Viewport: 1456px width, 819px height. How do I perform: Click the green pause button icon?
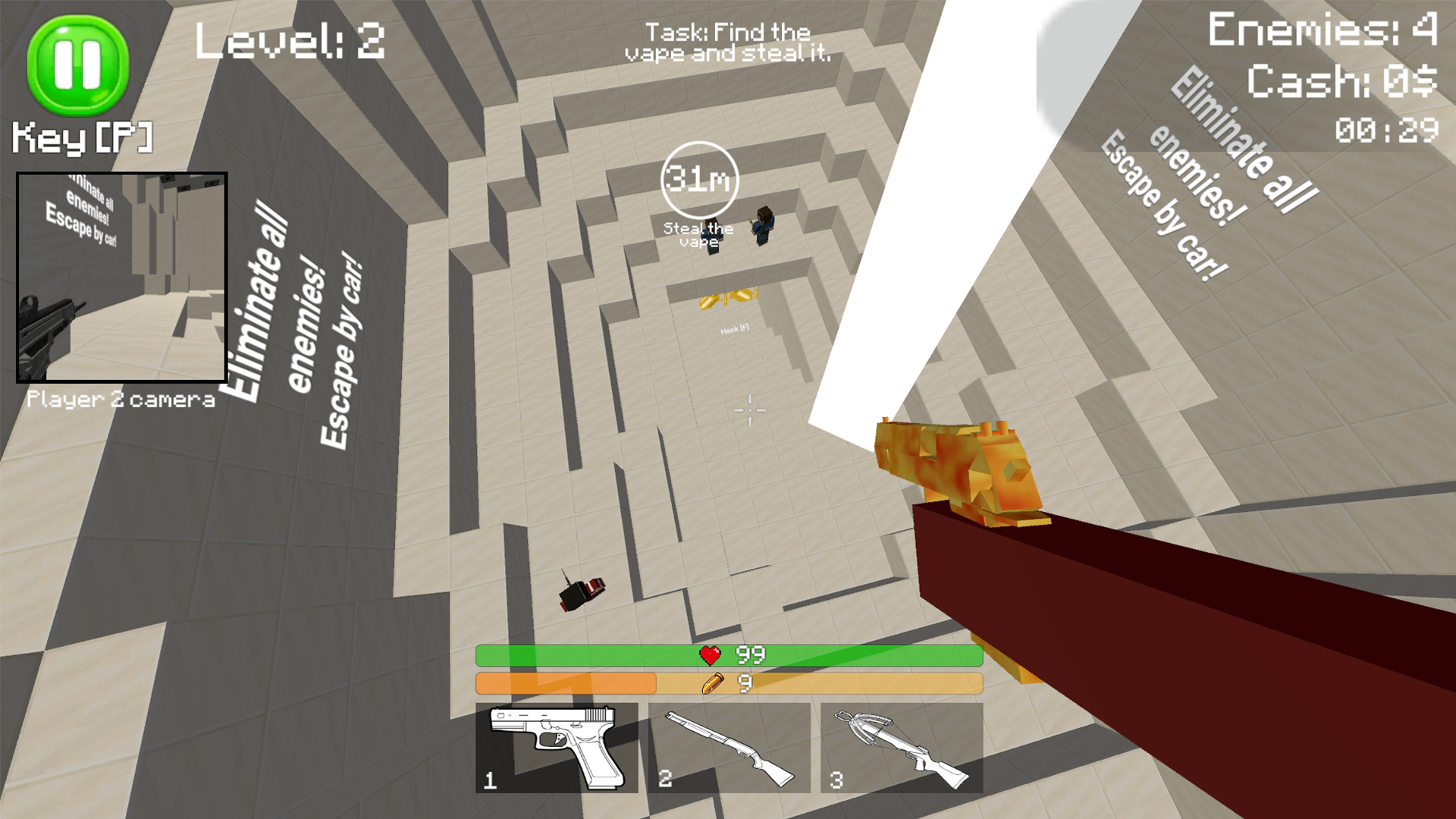(x=76, y=64)
